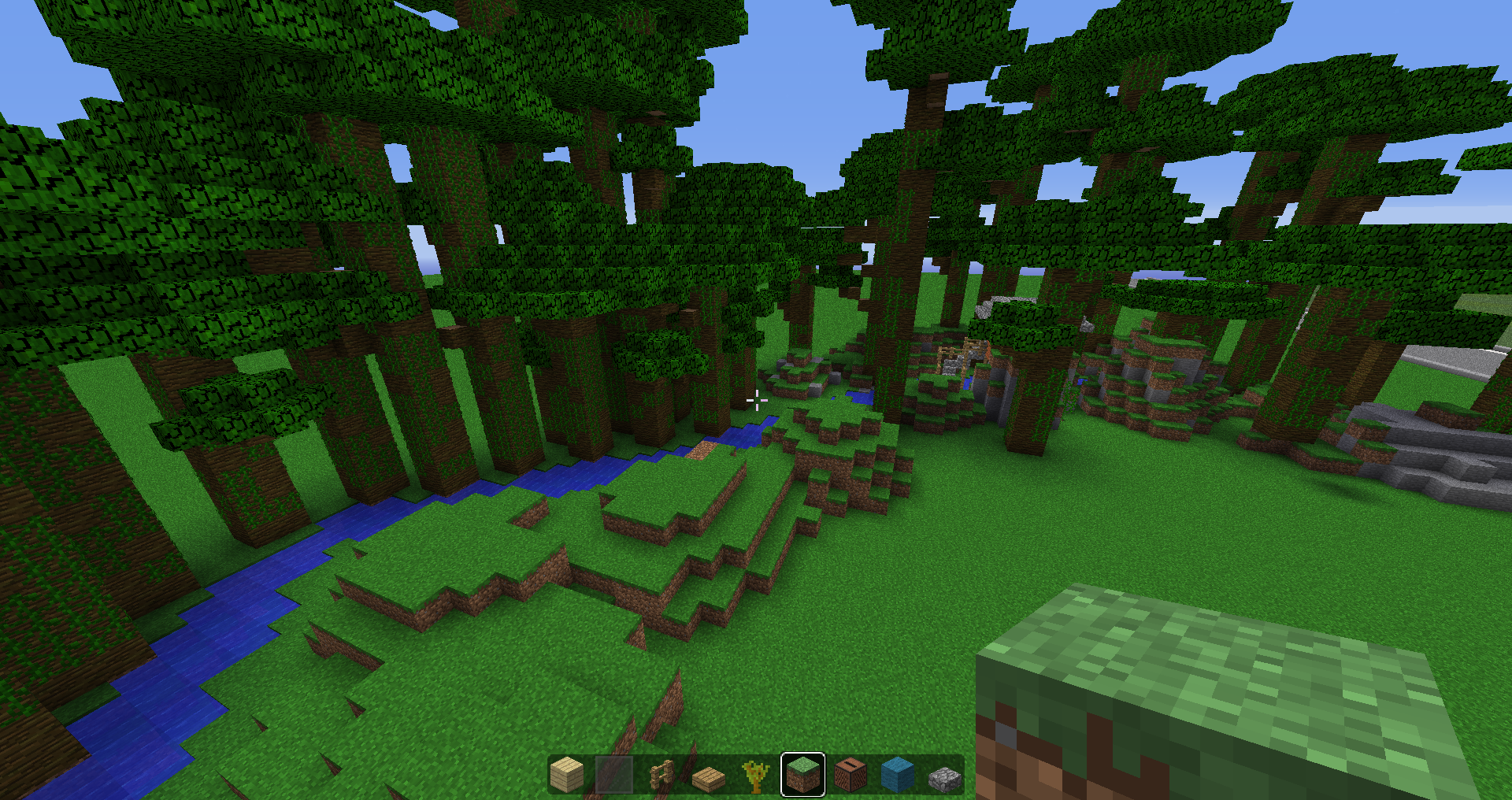Pick the wooden slab hotbar slot
This screenshot has width=1512, height=800.
[709, 776]
